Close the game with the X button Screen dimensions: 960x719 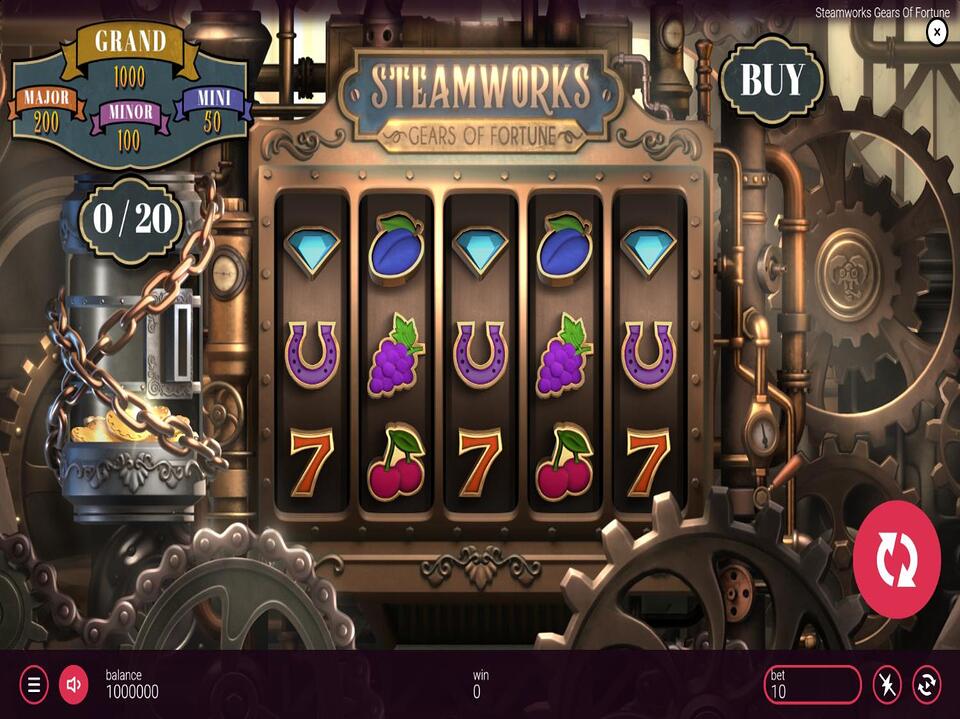pyautogui.click(x=937, y=32)
